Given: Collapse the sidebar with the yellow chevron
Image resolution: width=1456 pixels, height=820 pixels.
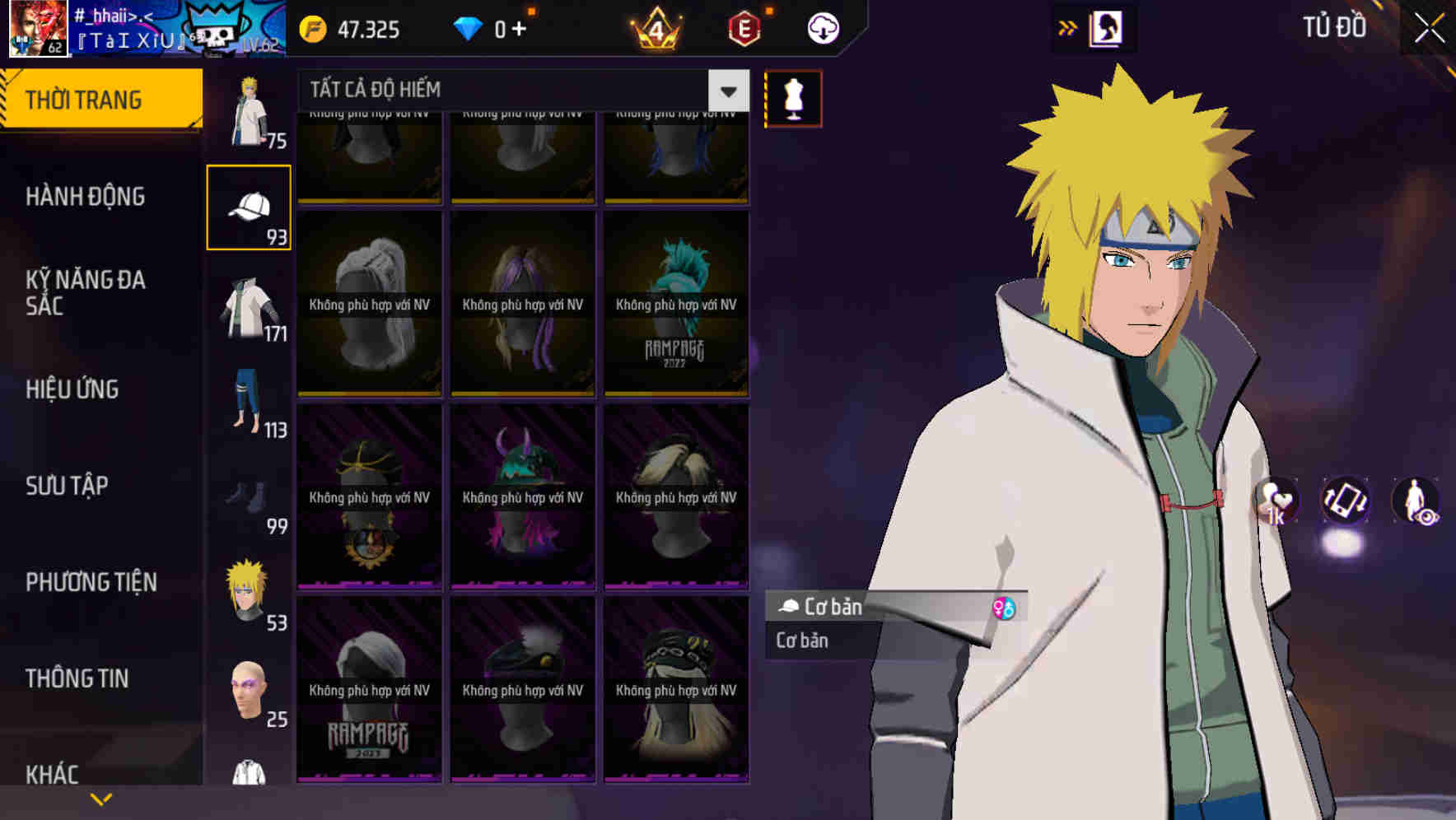Looking at the screenshot, I should coord(100,798).
